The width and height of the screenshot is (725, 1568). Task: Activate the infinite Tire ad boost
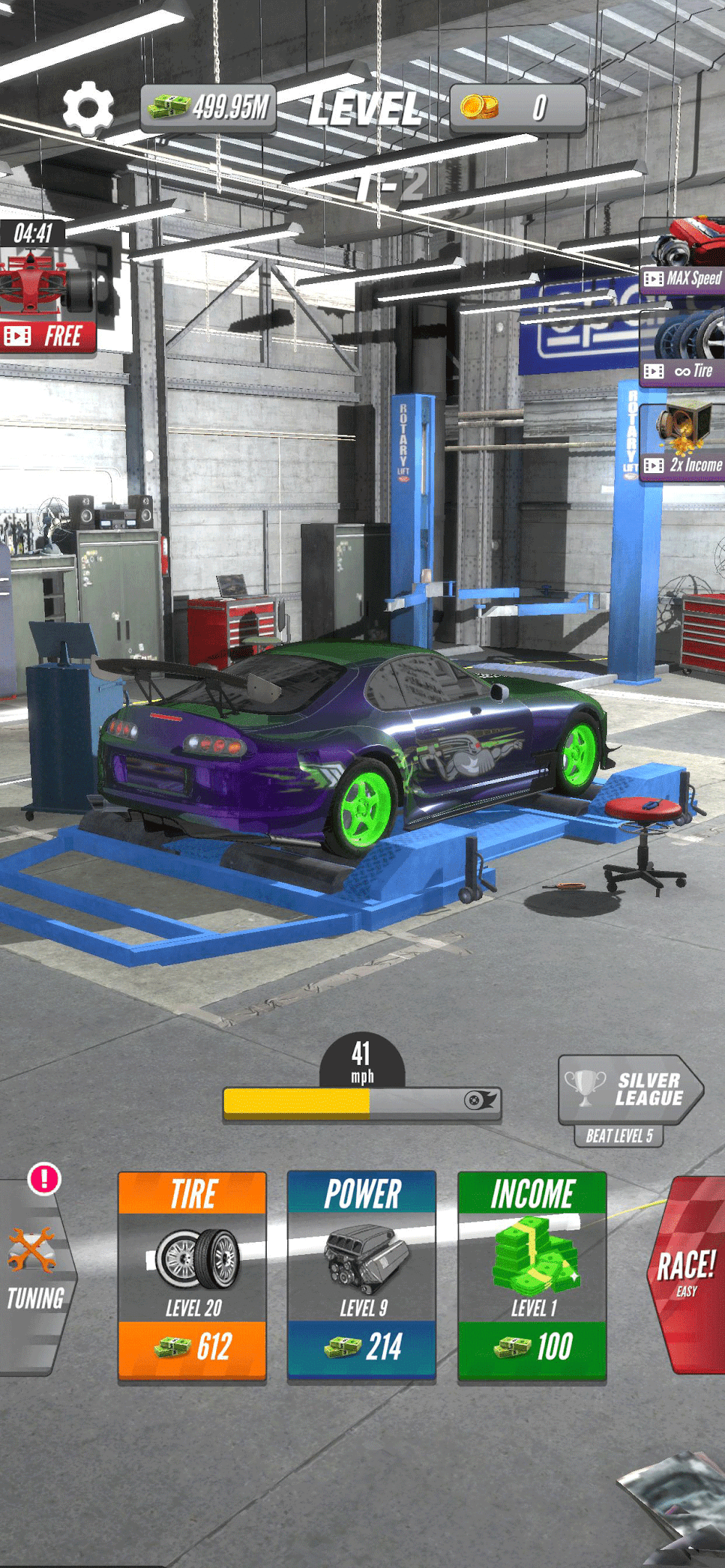683,348
